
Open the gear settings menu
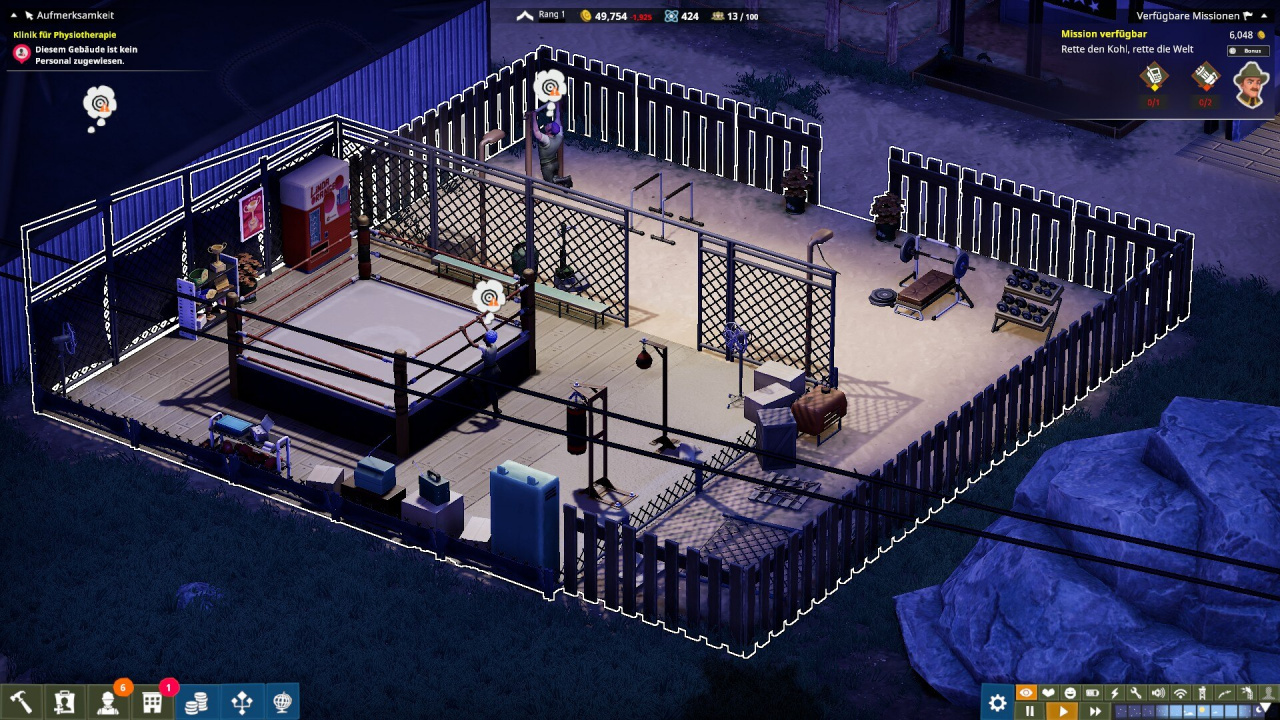(997, 703)
